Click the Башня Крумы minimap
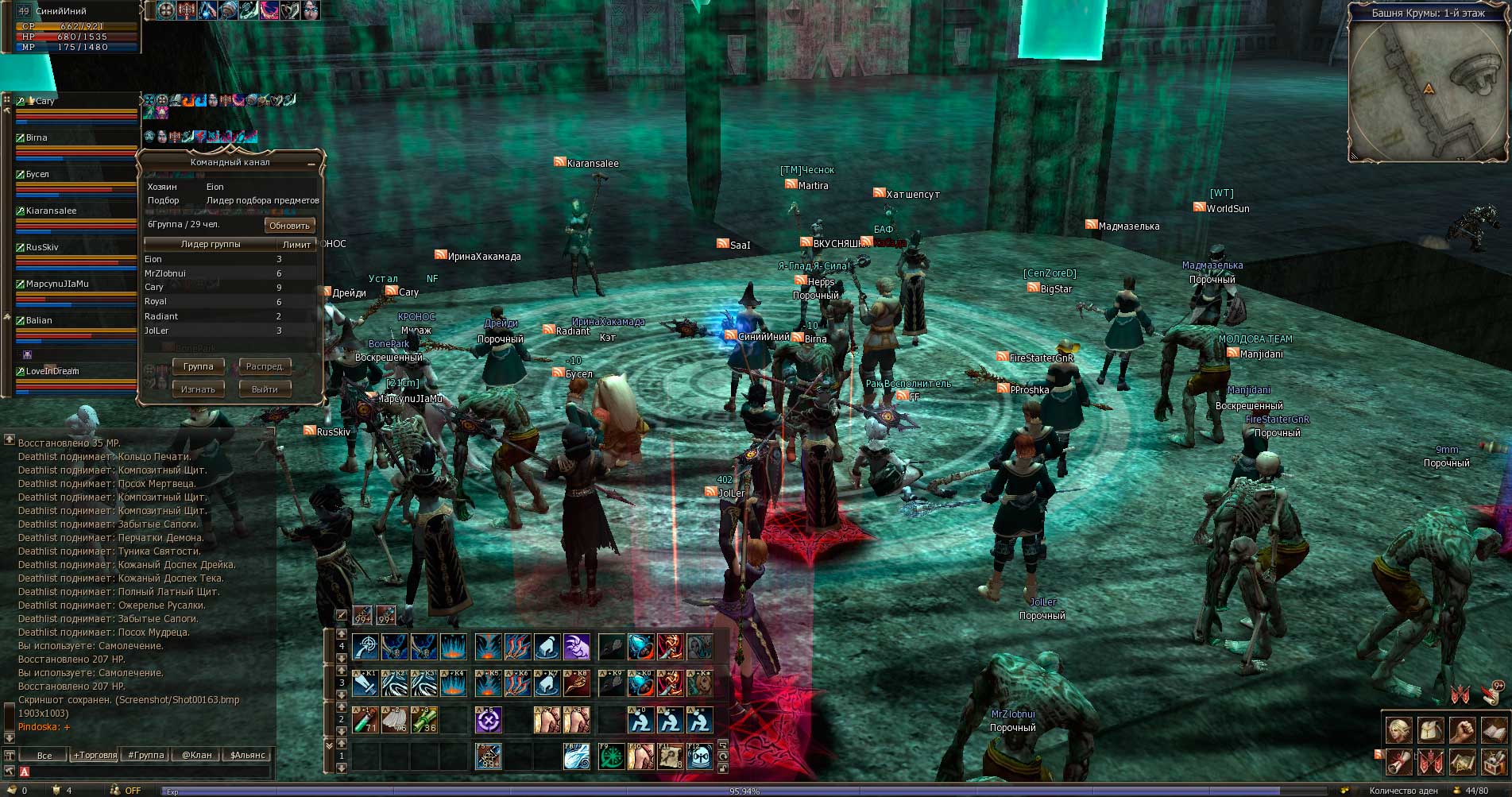The width and height of the screenshot is (1512, 797). (1428, 89)
